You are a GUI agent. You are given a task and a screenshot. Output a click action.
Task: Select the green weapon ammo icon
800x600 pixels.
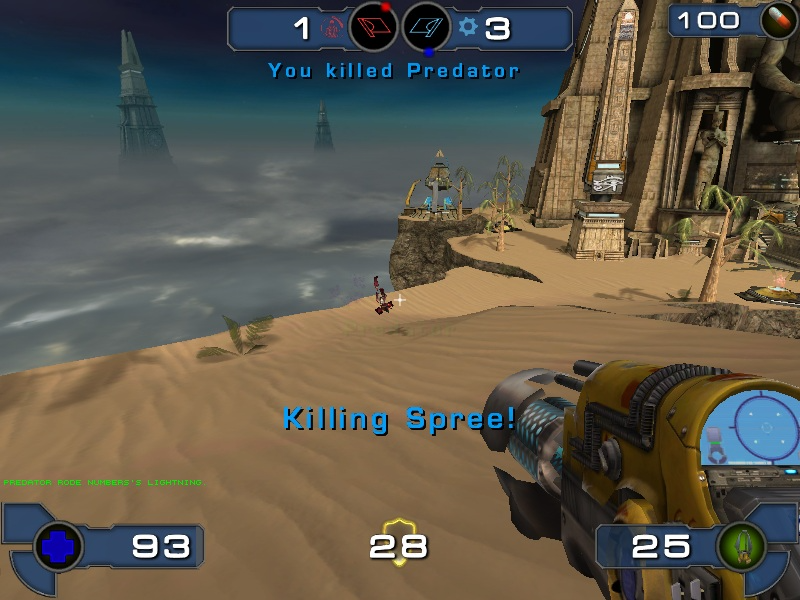pos(742,546)
